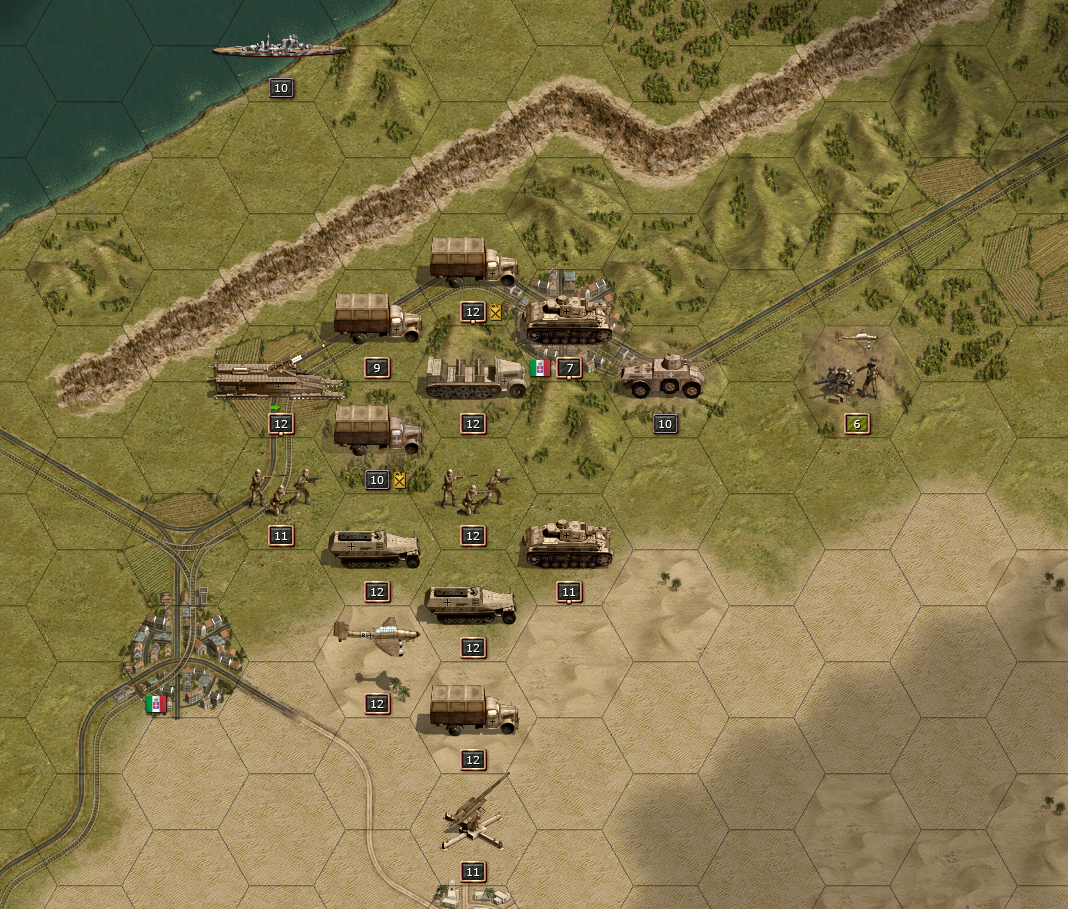Select the wheeled armored car unit

click(663, 377)
